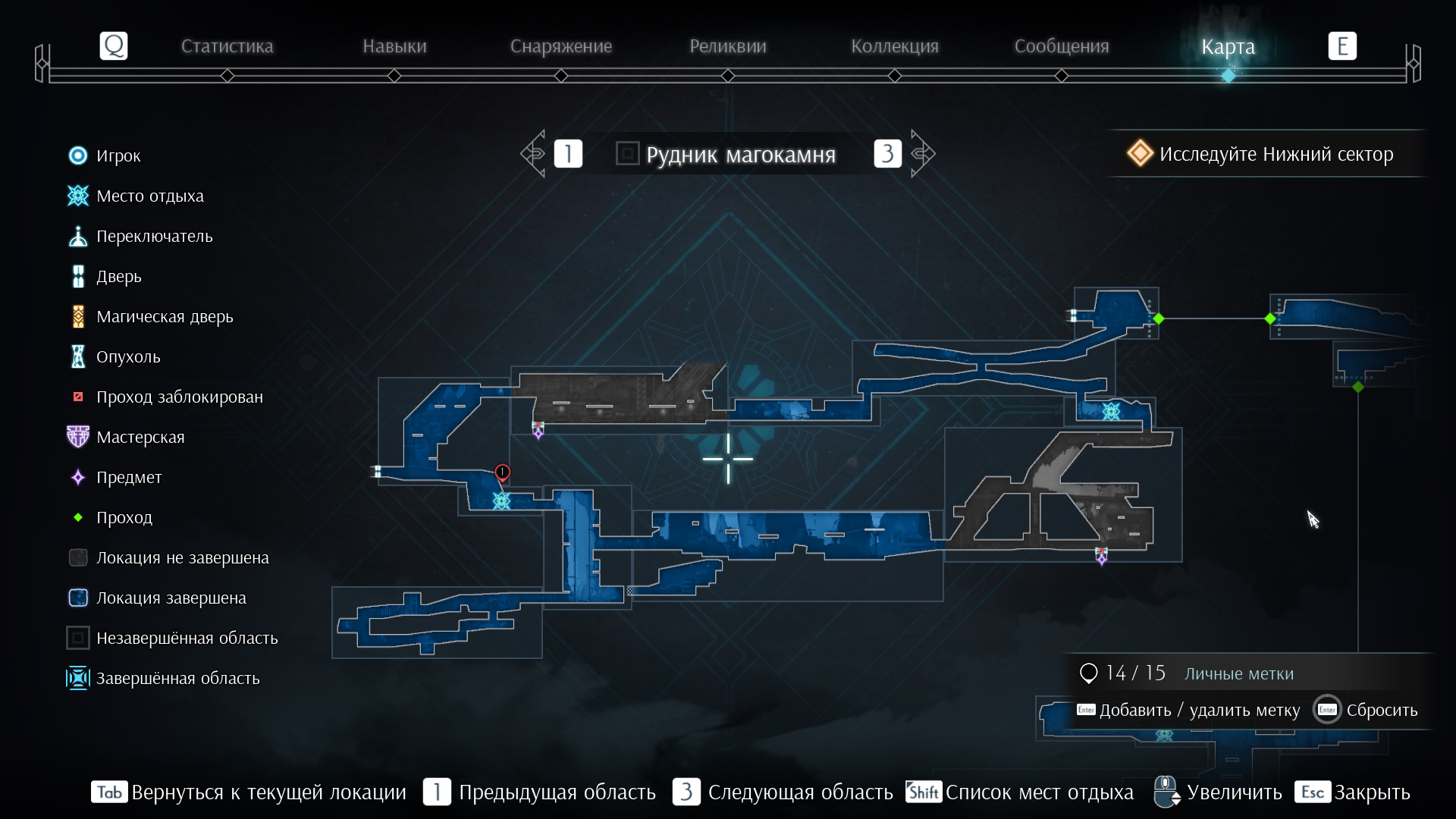Open the Навыки tab
This screenshot has width=1456, height=819.
tap(394, 46)
